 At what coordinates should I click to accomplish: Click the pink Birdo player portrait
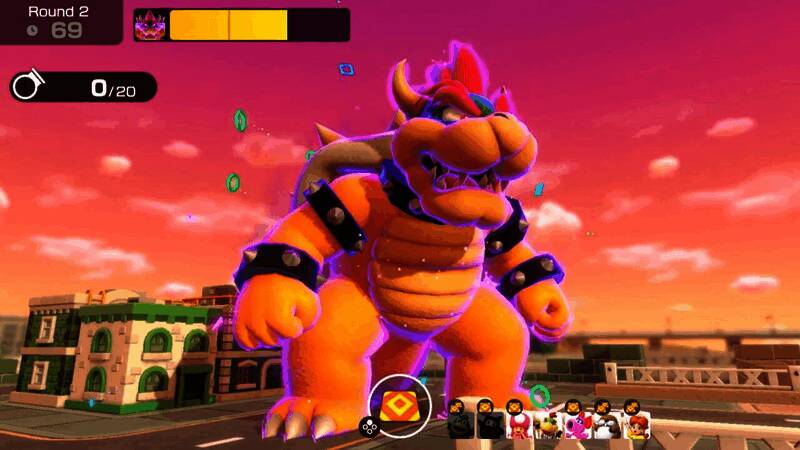(x=576, y=426)
